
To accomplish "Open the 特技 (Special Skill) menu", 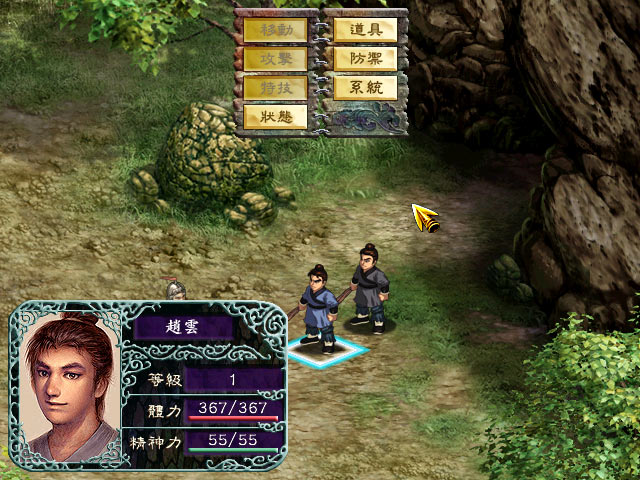I will coord(275,88).
